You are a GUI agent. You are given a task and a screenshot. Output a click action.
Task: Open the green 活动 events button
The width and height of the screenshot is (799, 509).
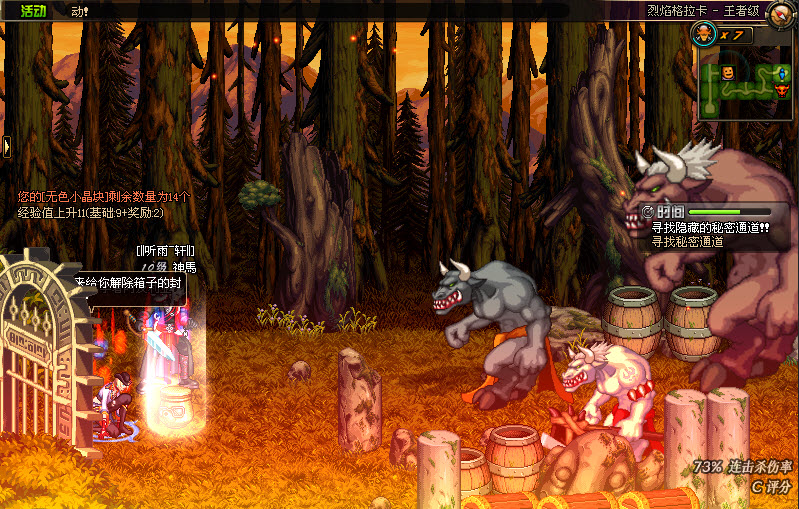click(x=33, y=11)
